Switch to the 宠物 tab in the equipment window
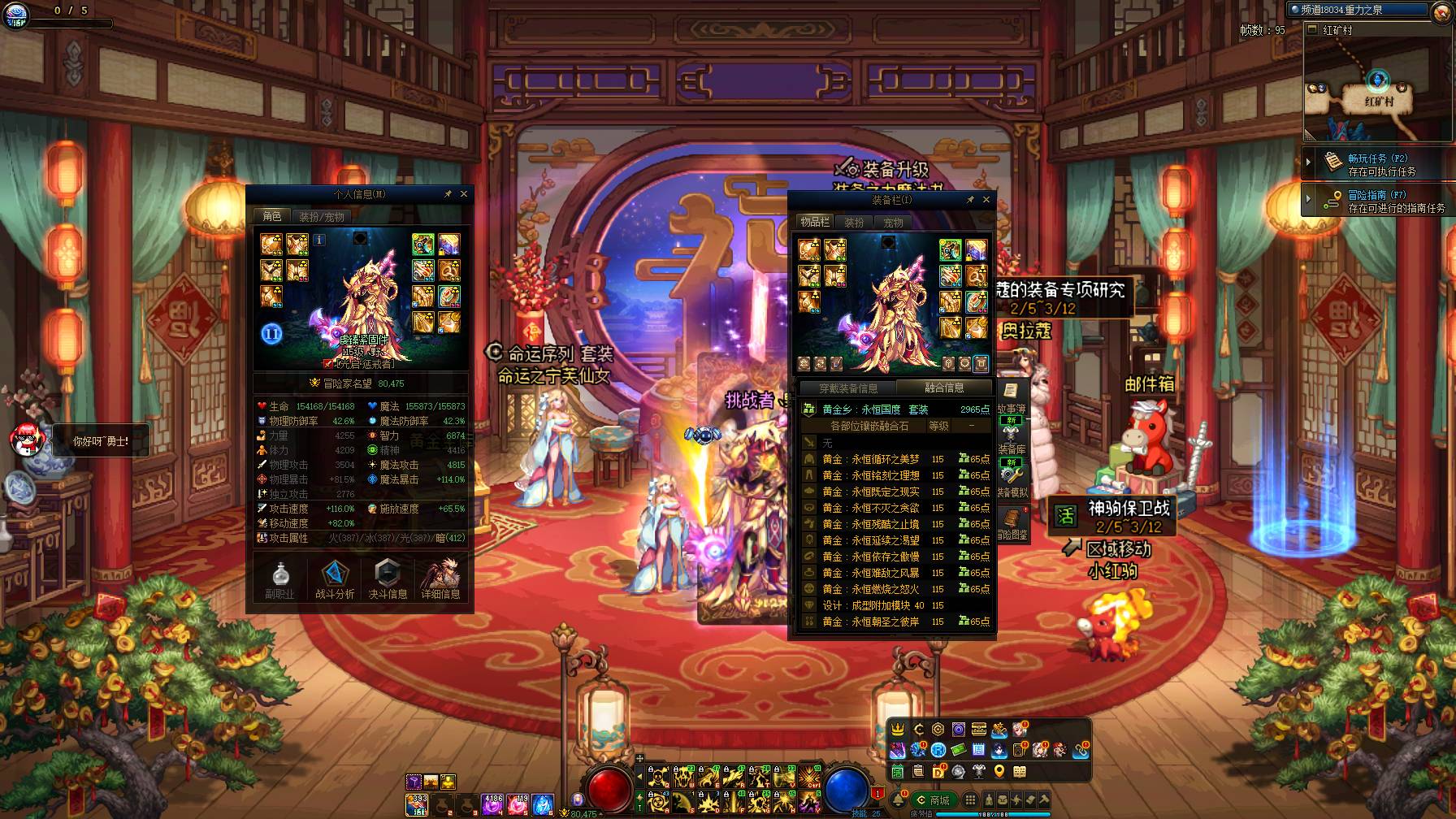This screenshot has height=819, width=1456. coord(893,222)
